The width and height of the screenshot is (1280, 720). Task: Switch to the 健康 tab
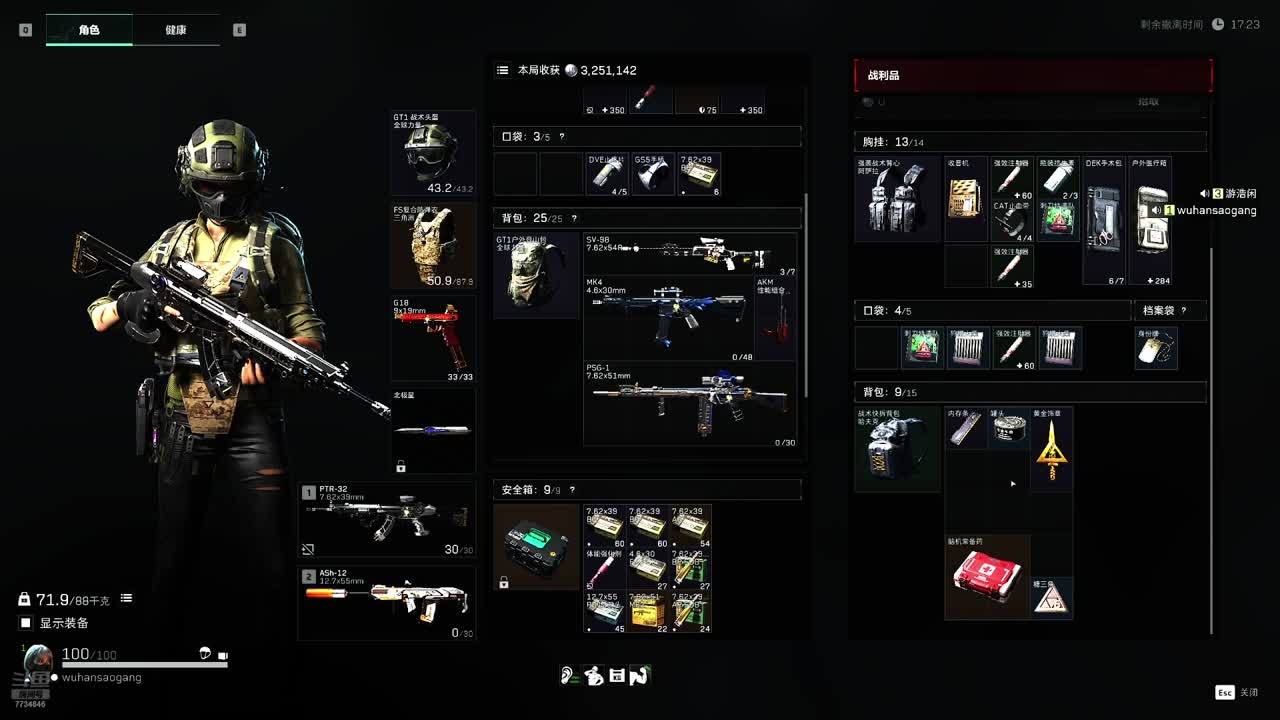tap(175, 30)
